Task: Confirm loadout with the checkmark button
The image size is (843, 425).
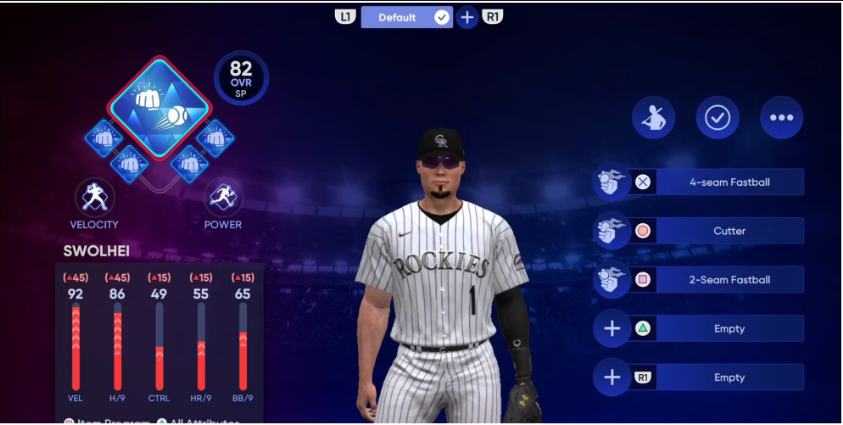Action: (717, 118)
